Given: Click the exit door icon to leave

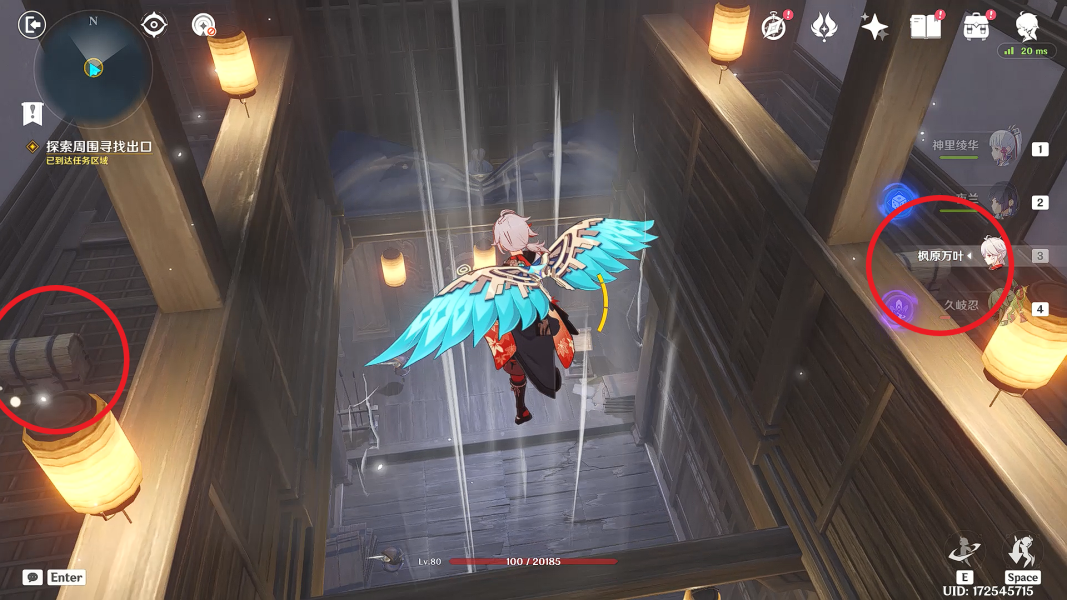Looking at the screenshot, I should click(x=32, y=25).
